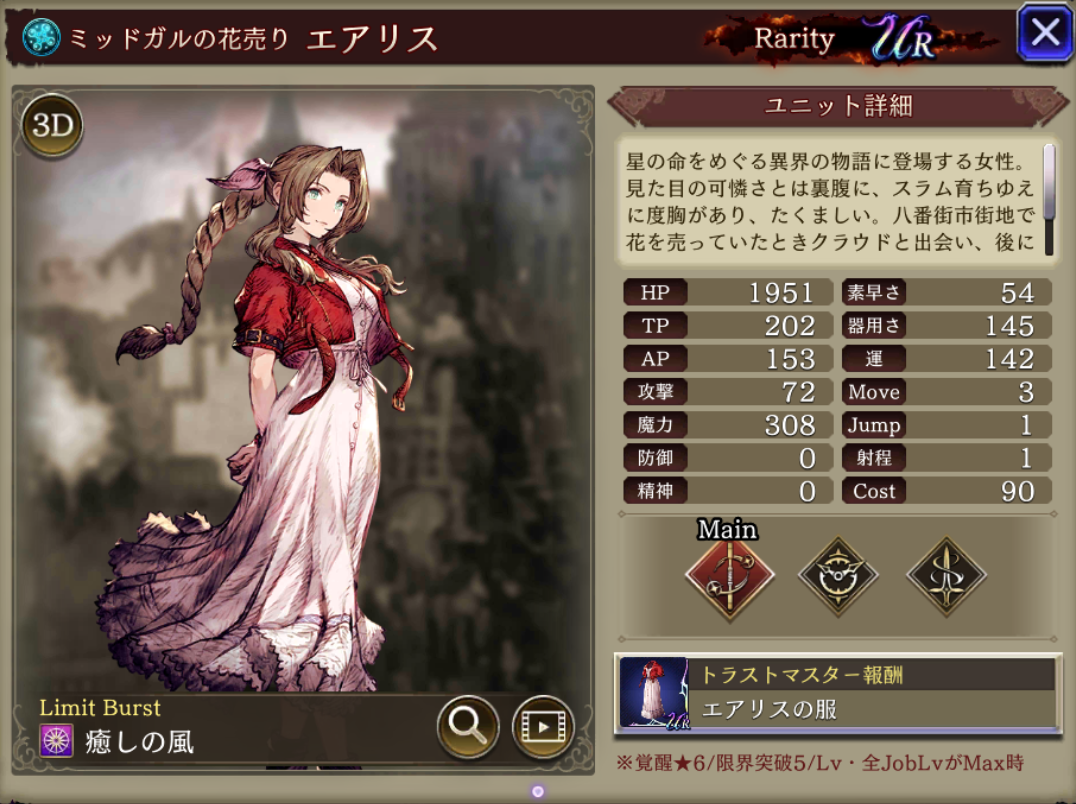The image size is (1076, 804).
Task: Tap the 癒しの風 Limit Burst skill icon
Action: 56,741
